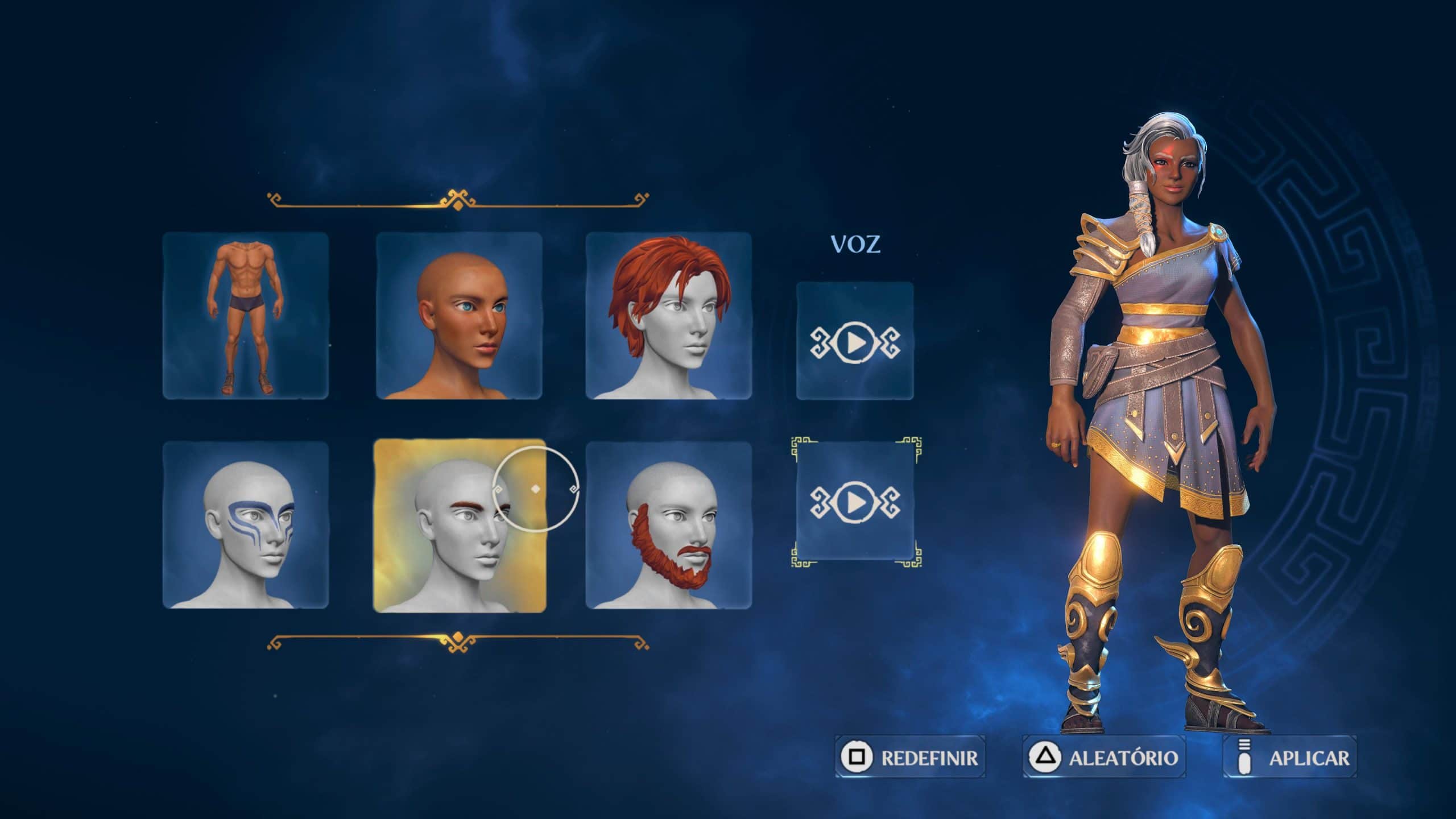Play the upper voice sample
The width and height of the screenshot is (1456, 819).
click(855, 341)
